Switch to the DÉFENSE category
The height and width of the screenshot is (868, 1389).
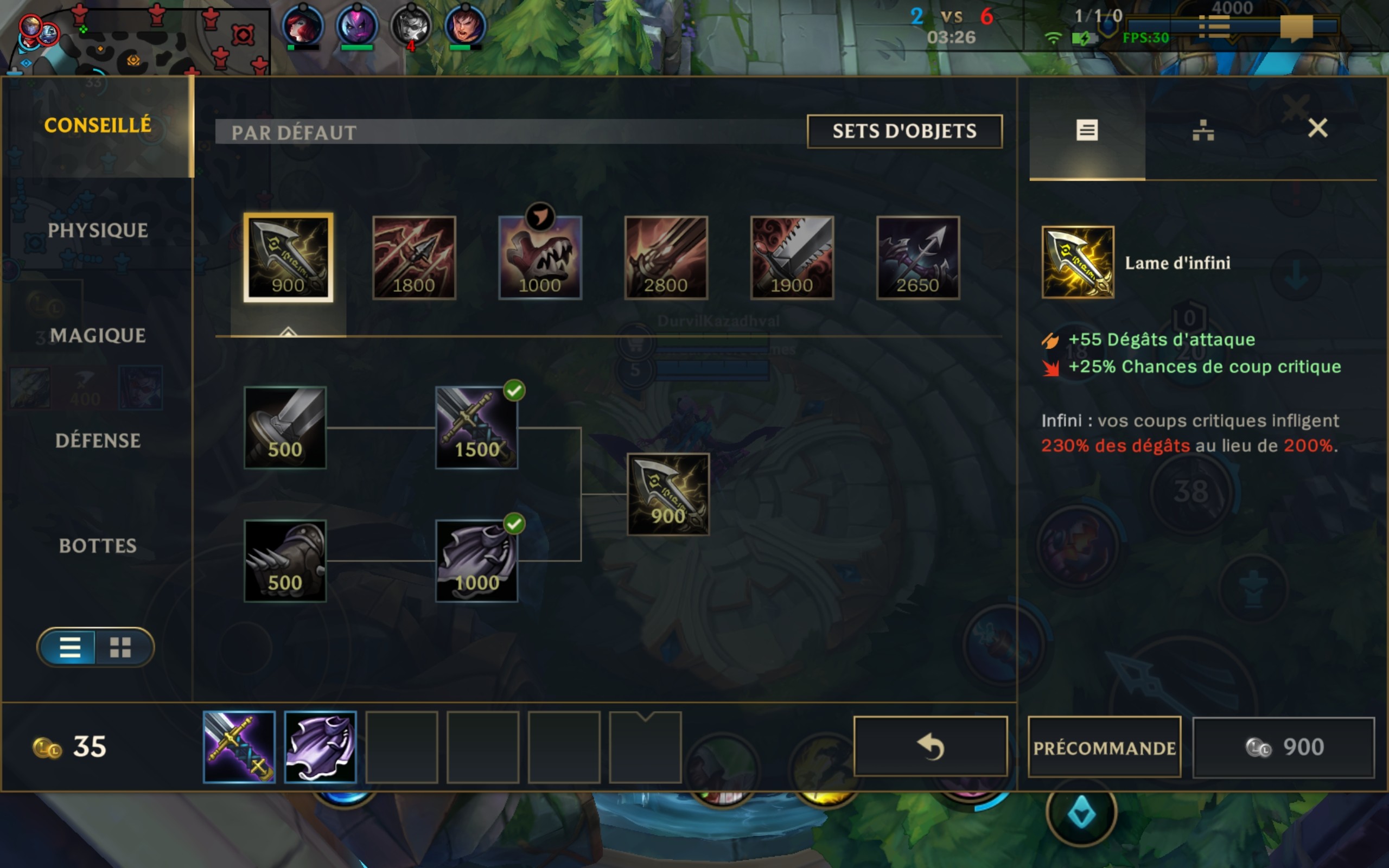99,441
